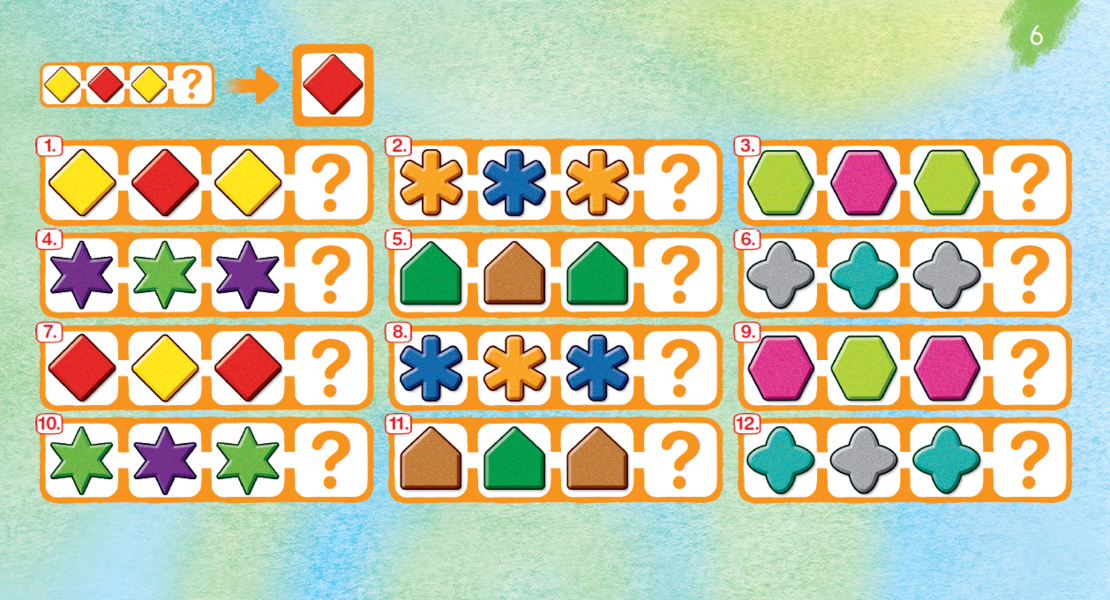The image size is (1110, 600).
Task: Select the question mark in puzzle 8
Action: 680,367
